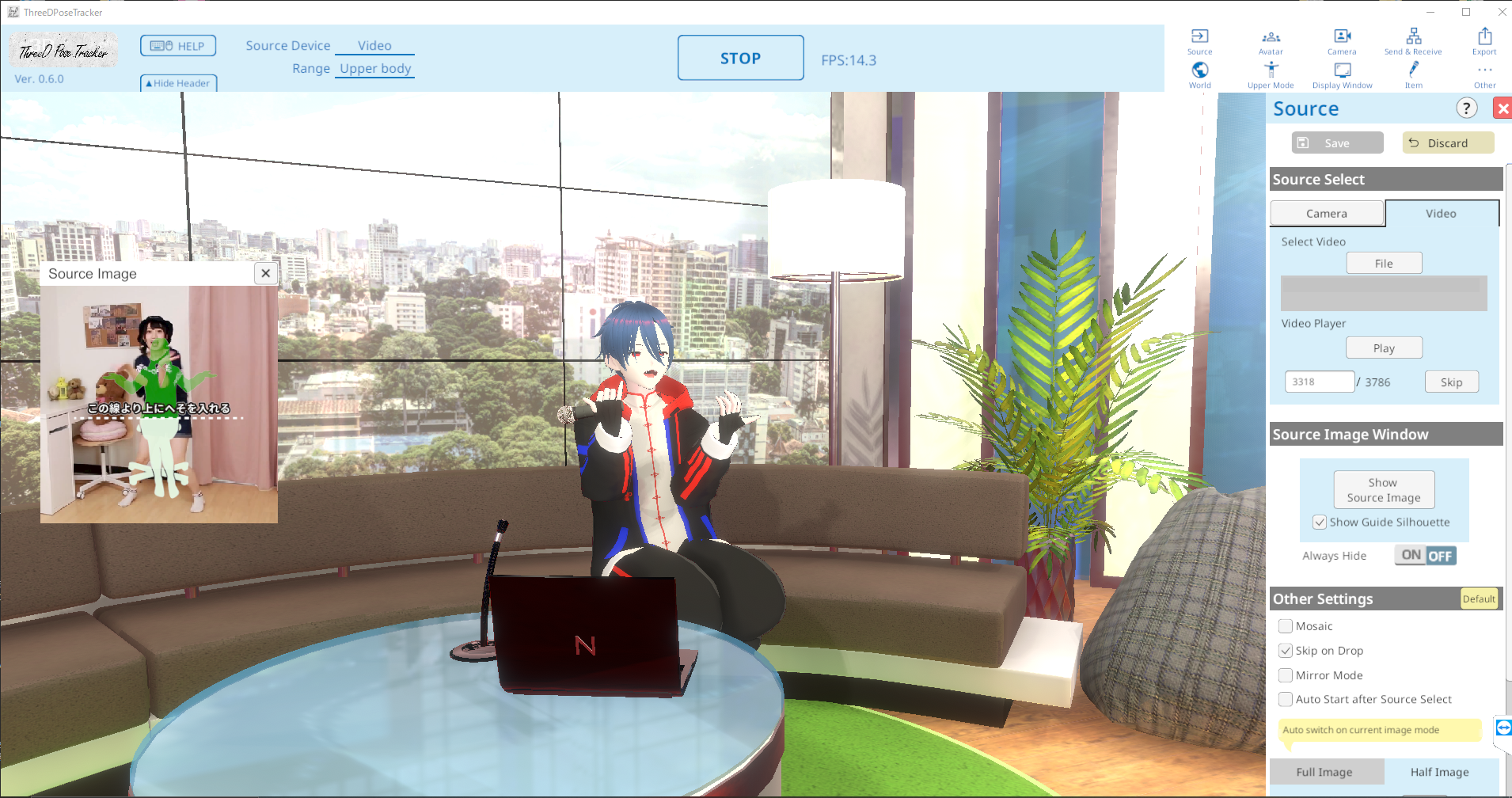This screenshot has width=1512, height=798.
Task: Enable Upper Mode via its toolbar icon
Action: point(1270,74)
